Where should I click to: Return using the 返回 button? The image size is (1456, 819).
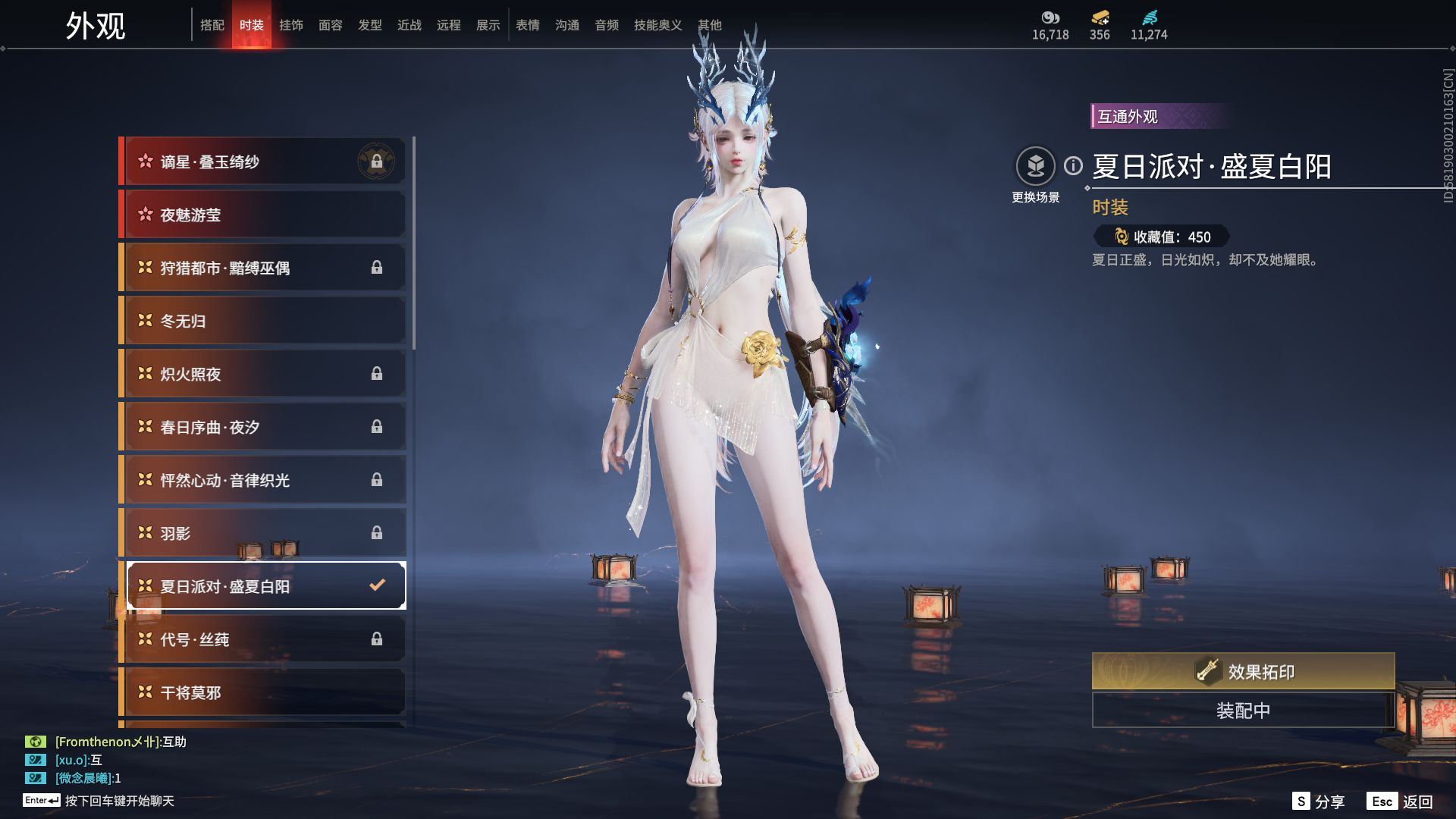point(1401,802)
